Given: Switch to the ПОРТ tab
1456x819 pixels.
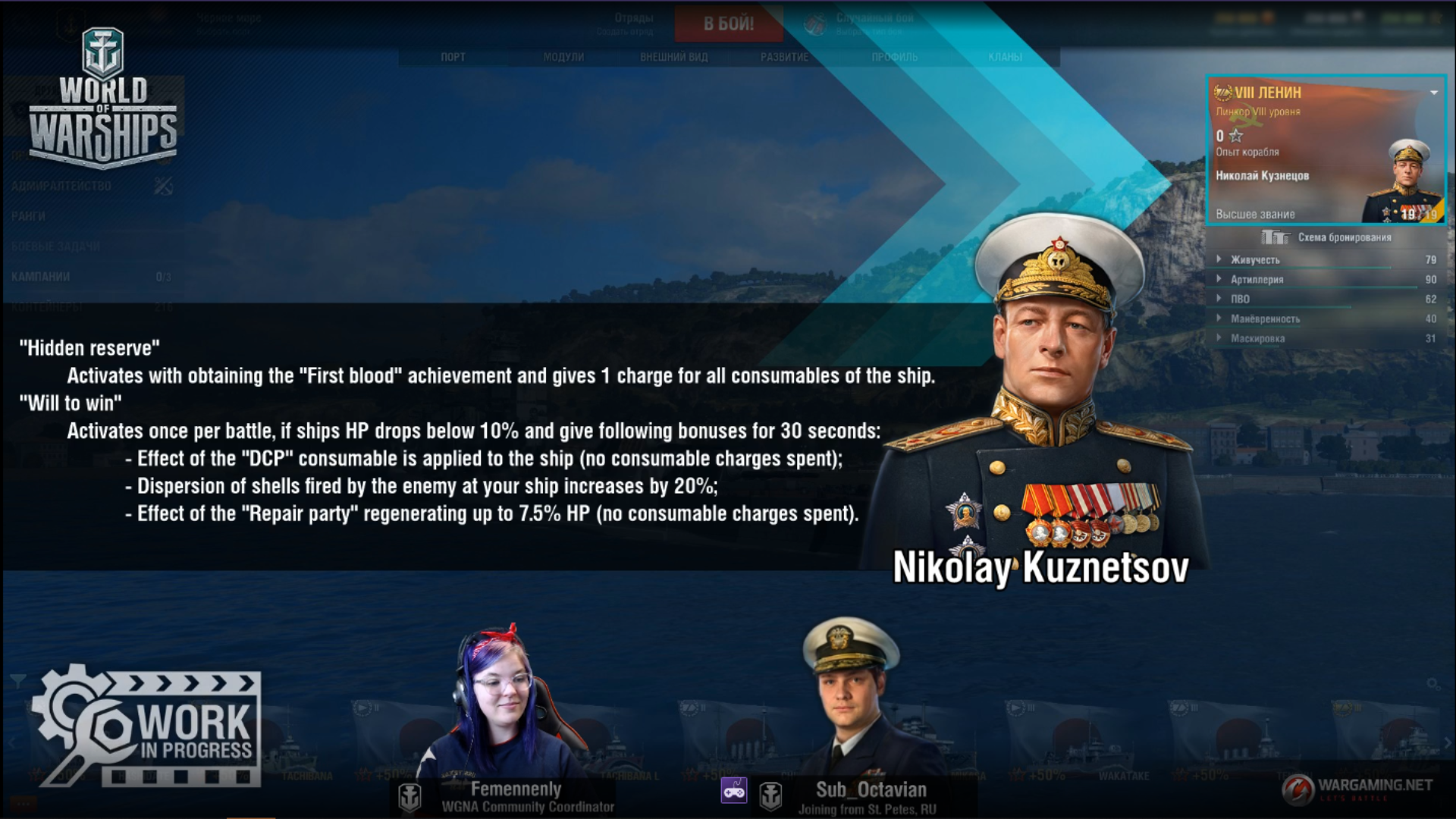Looking at the screenshot, I should click(x=453, y=57).
